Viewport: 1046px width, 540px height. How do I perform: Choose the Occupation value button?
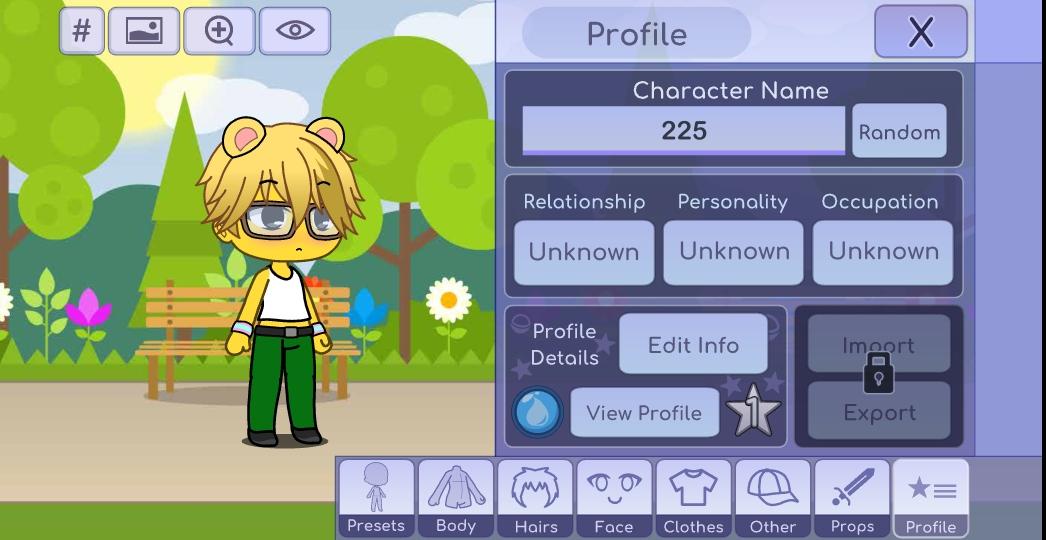(883, 252)
